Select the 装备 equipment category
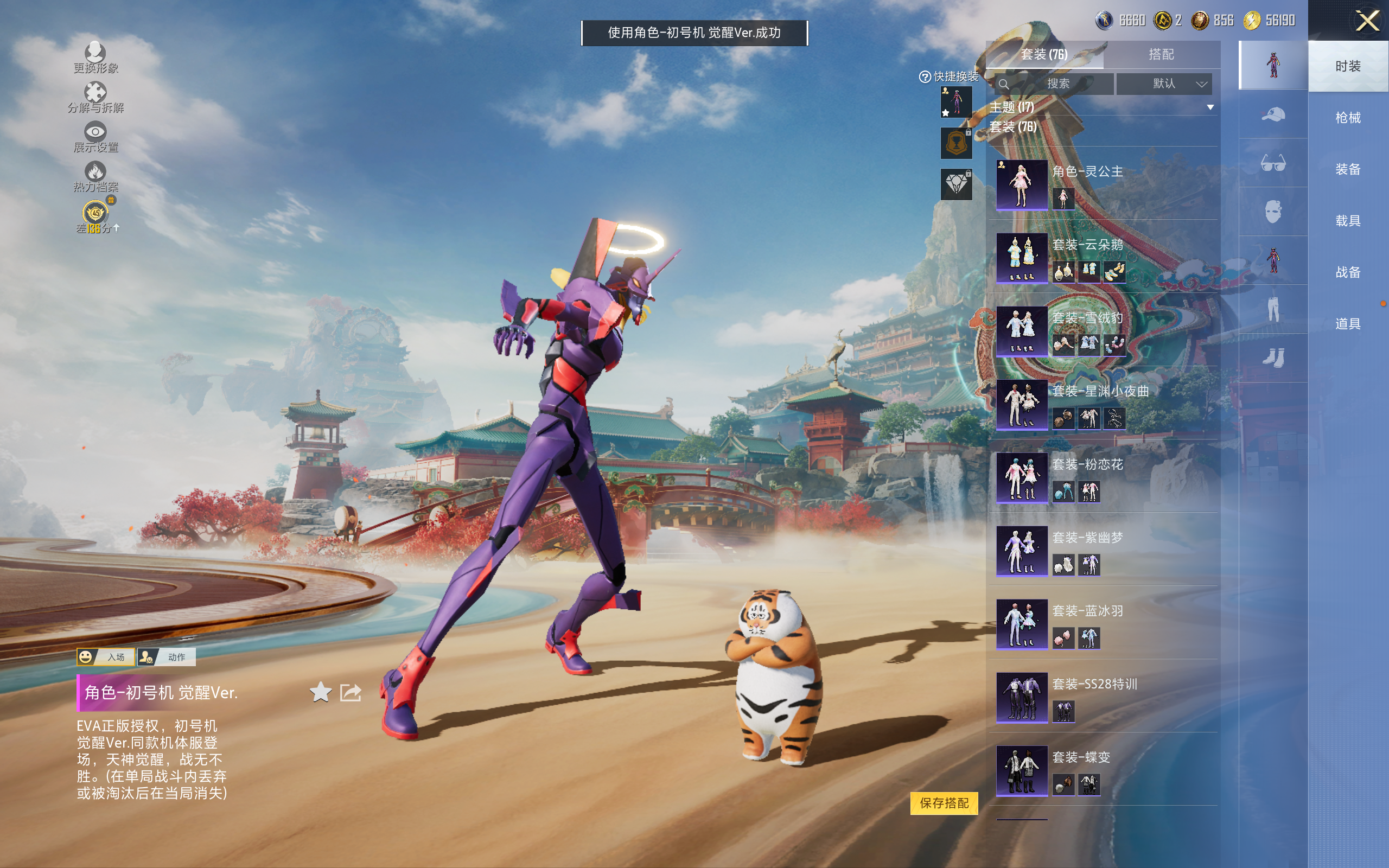The height and width of the screenshot is (868, 1389). click(1348, 169)
